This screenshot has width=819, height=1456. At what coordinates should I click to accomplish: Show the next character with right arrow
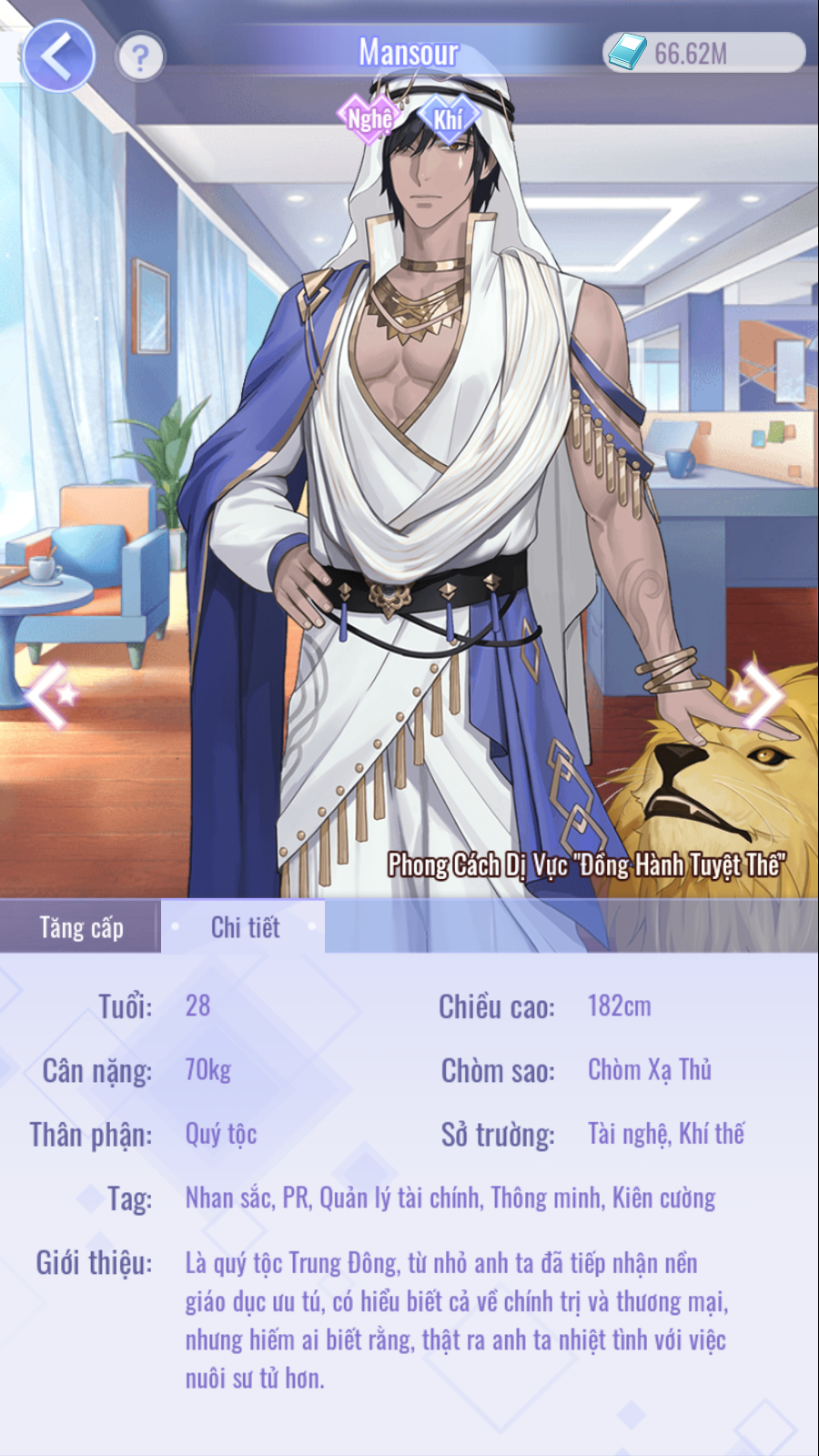pos(761,696)
